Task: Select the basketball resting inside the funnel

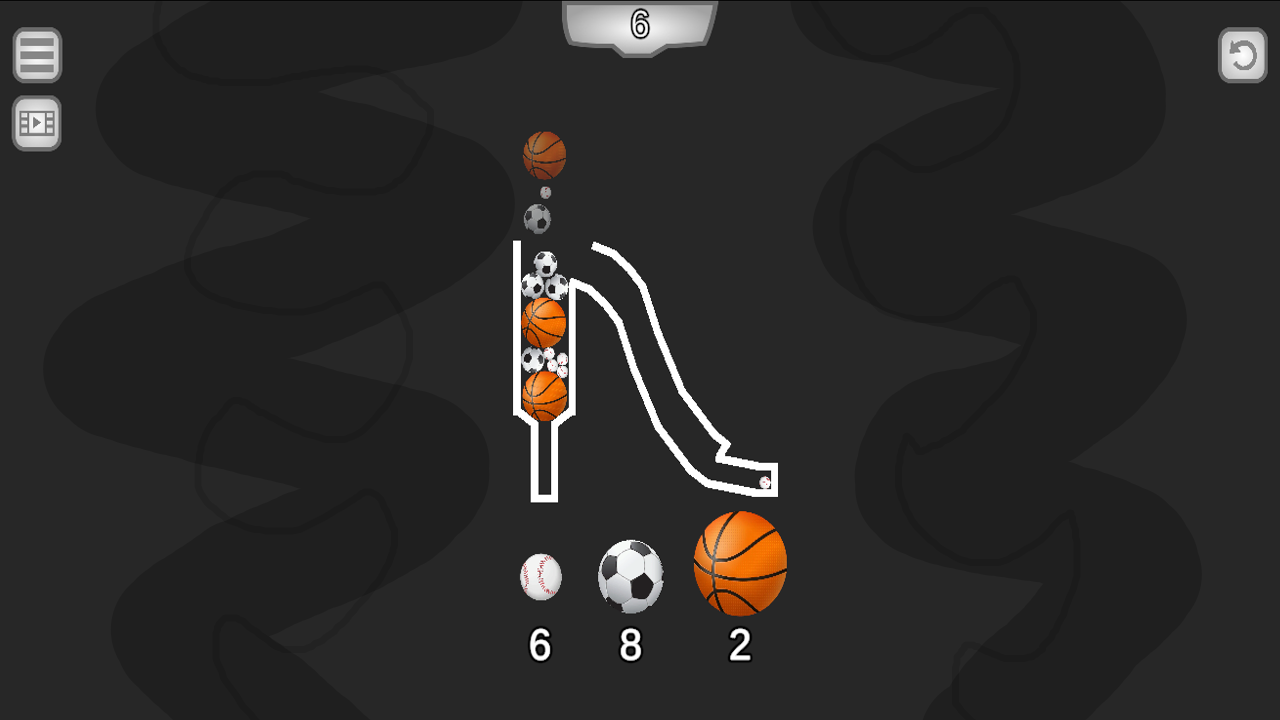Action: [543, 321]
